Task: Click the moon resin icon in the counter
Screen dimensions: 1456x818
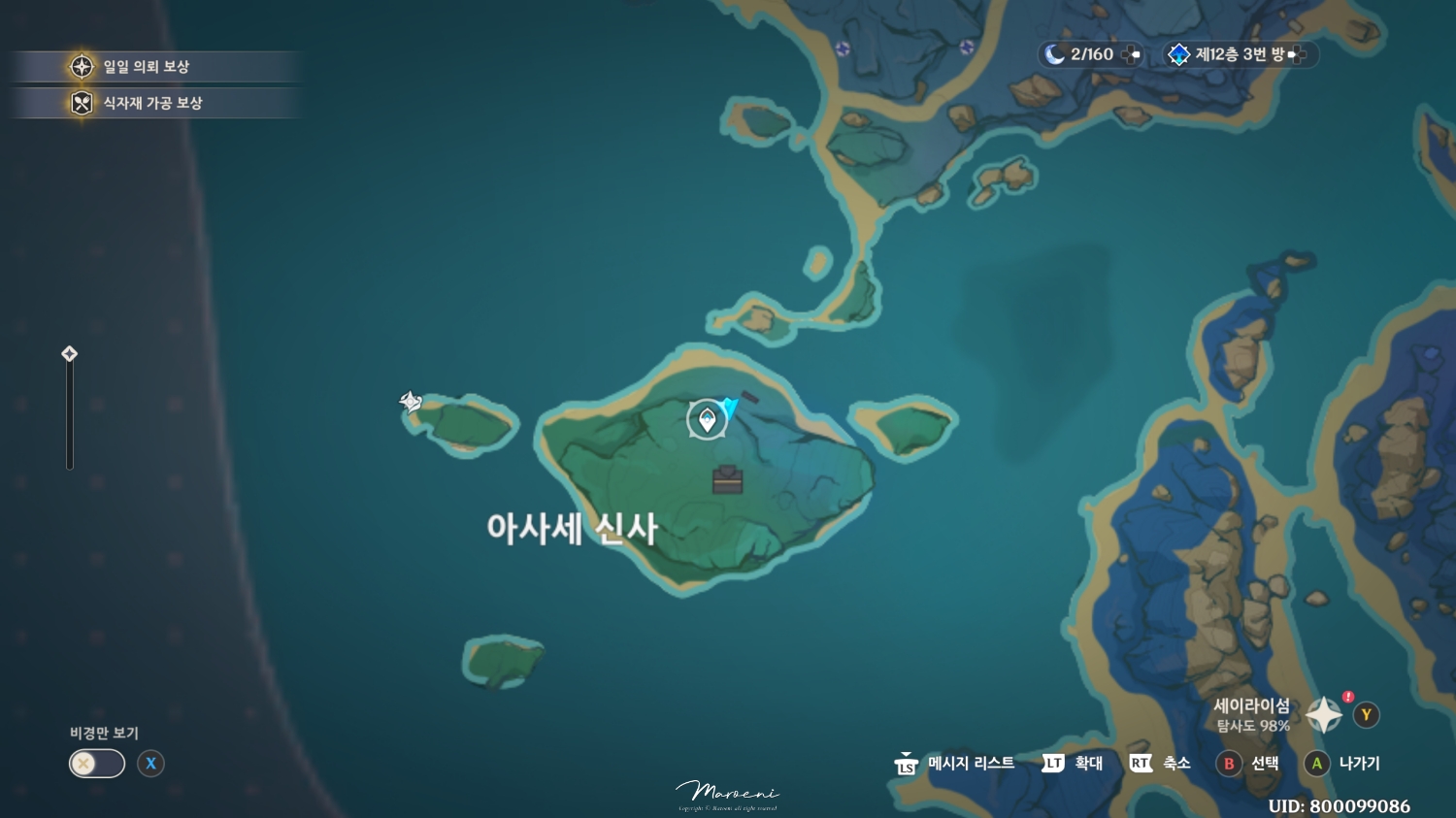Action: 1055,54
